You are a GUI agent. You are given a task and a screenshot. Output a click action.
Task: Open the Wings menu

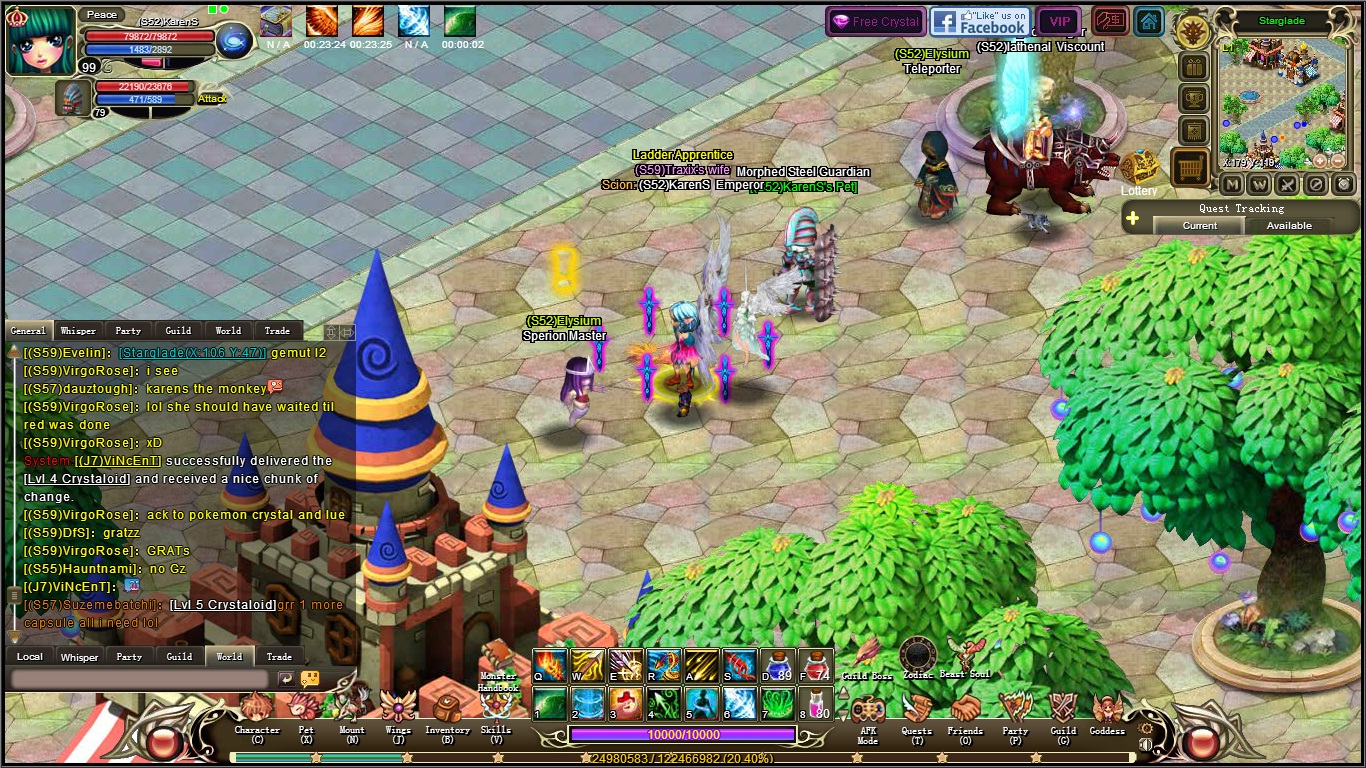pos(398,711)
